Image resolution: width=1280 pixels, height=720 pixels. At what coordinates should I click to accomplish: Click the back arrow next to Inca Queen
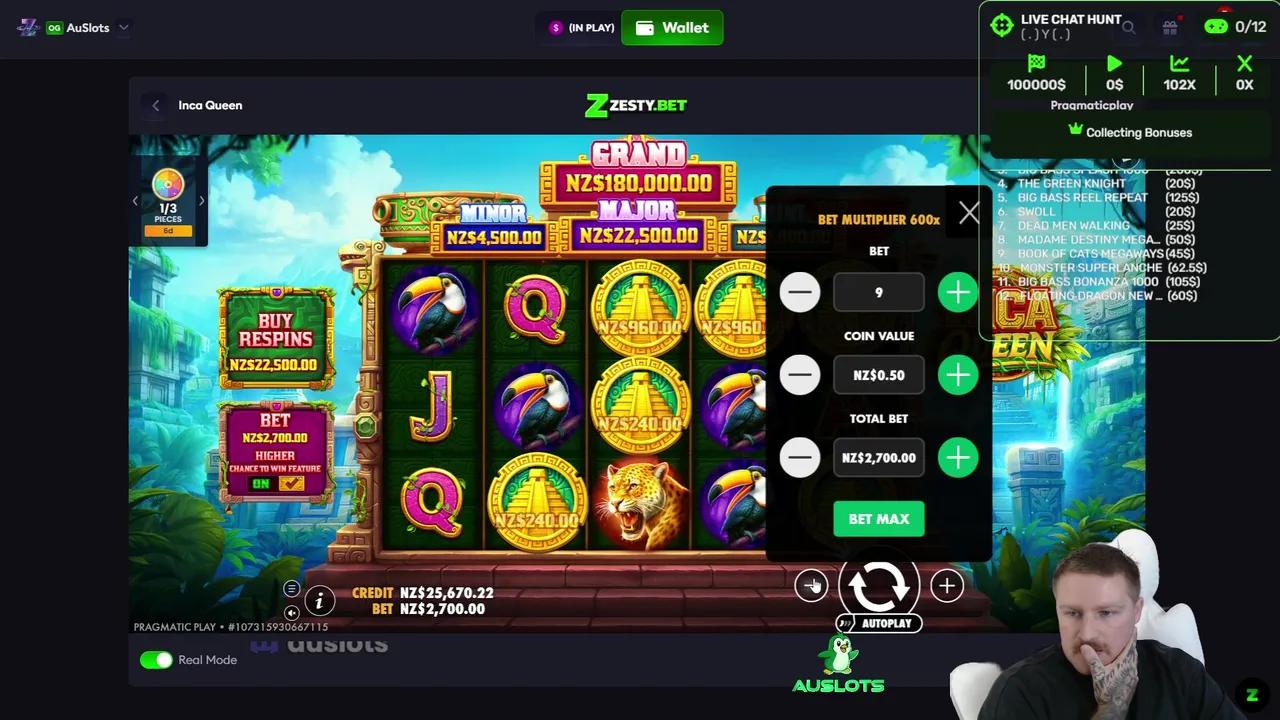(156, 105)
